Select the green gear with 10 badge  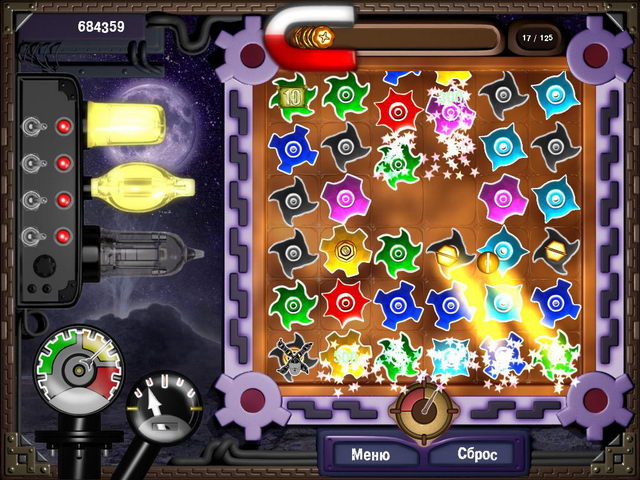coord(292,97)
